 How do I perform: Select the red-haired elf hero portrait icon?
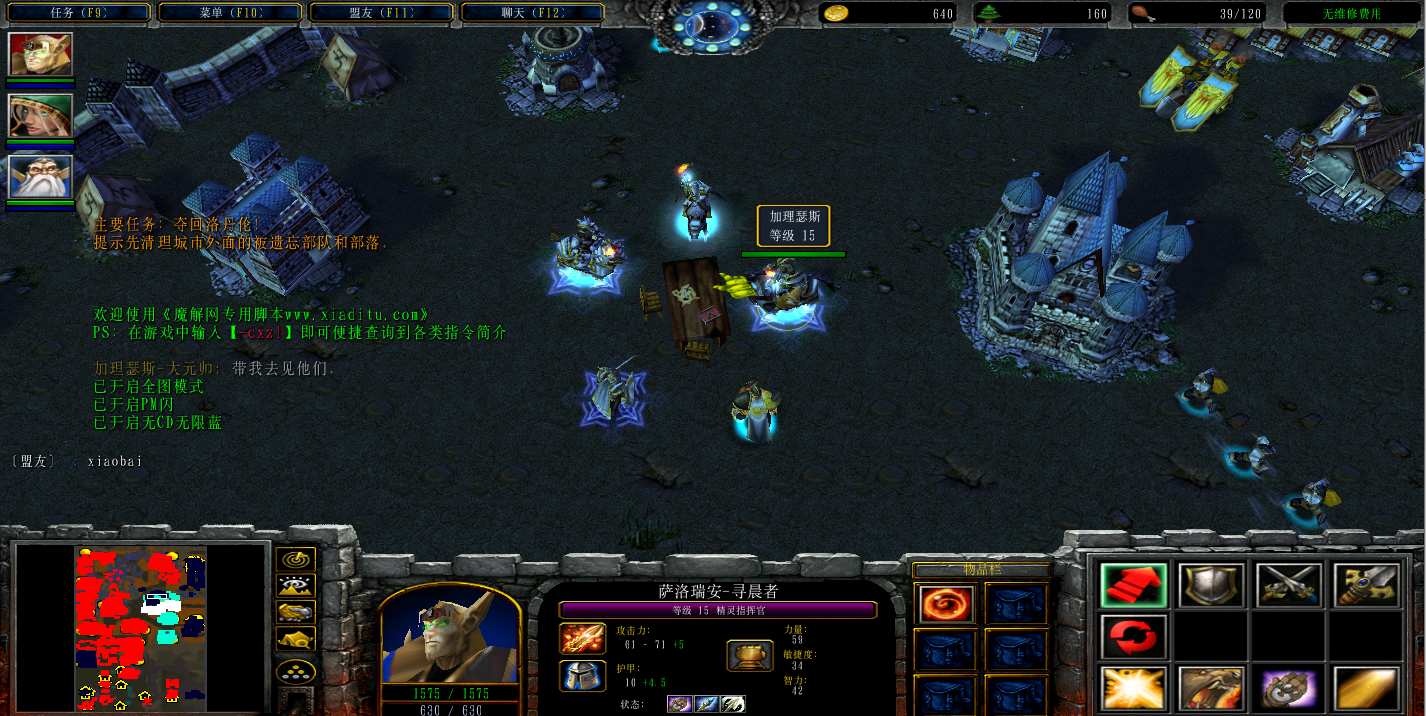tap(40, 55)
